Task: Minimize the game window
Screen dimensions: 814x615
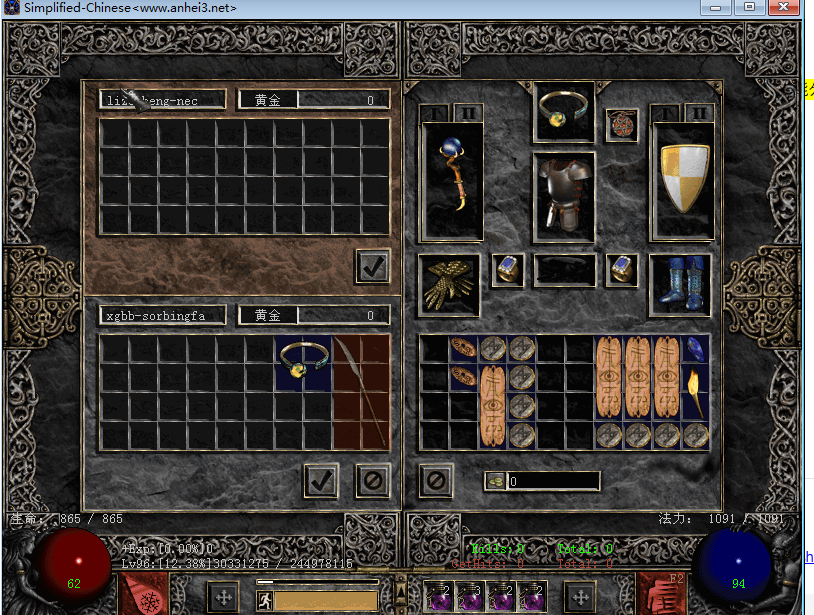Action: click(714, 7)
